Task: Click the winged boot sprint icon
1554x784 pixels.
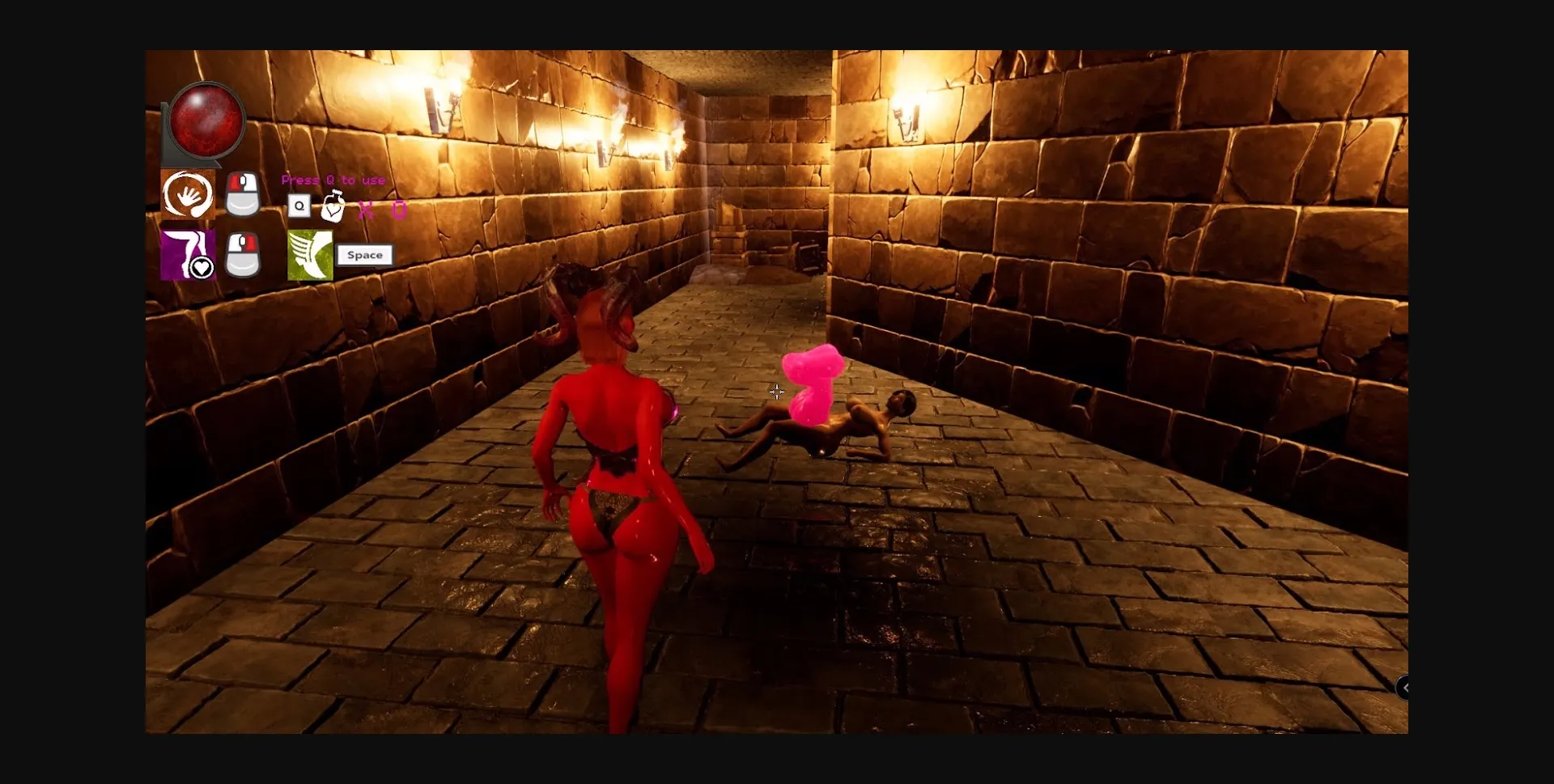Action: click(x=310, y=255)
